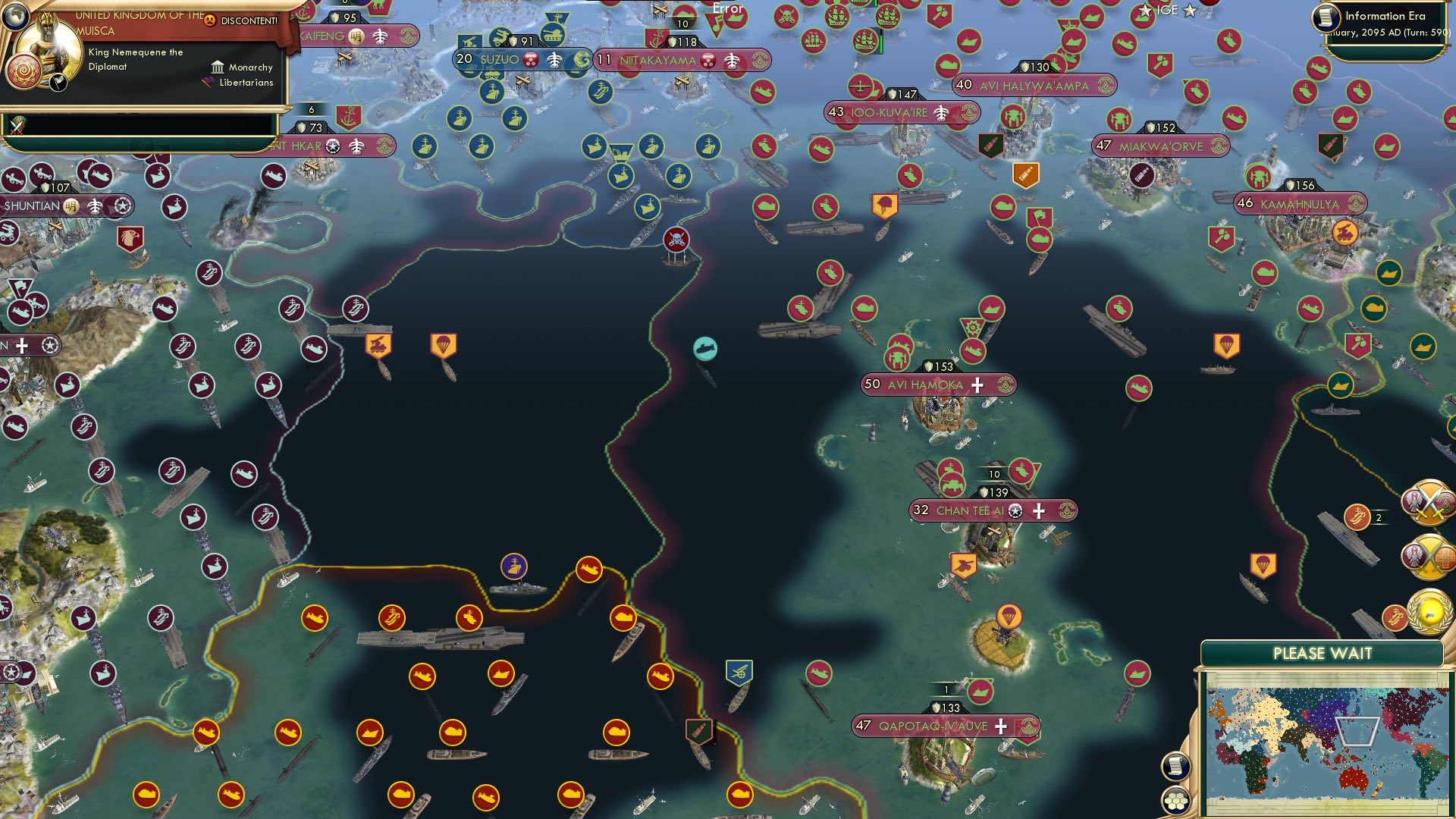This screenshot has width=1456, height=819.
Task: Click the occupied star icon on Chan Tee Ai's banner
Action: (1014, 511)
